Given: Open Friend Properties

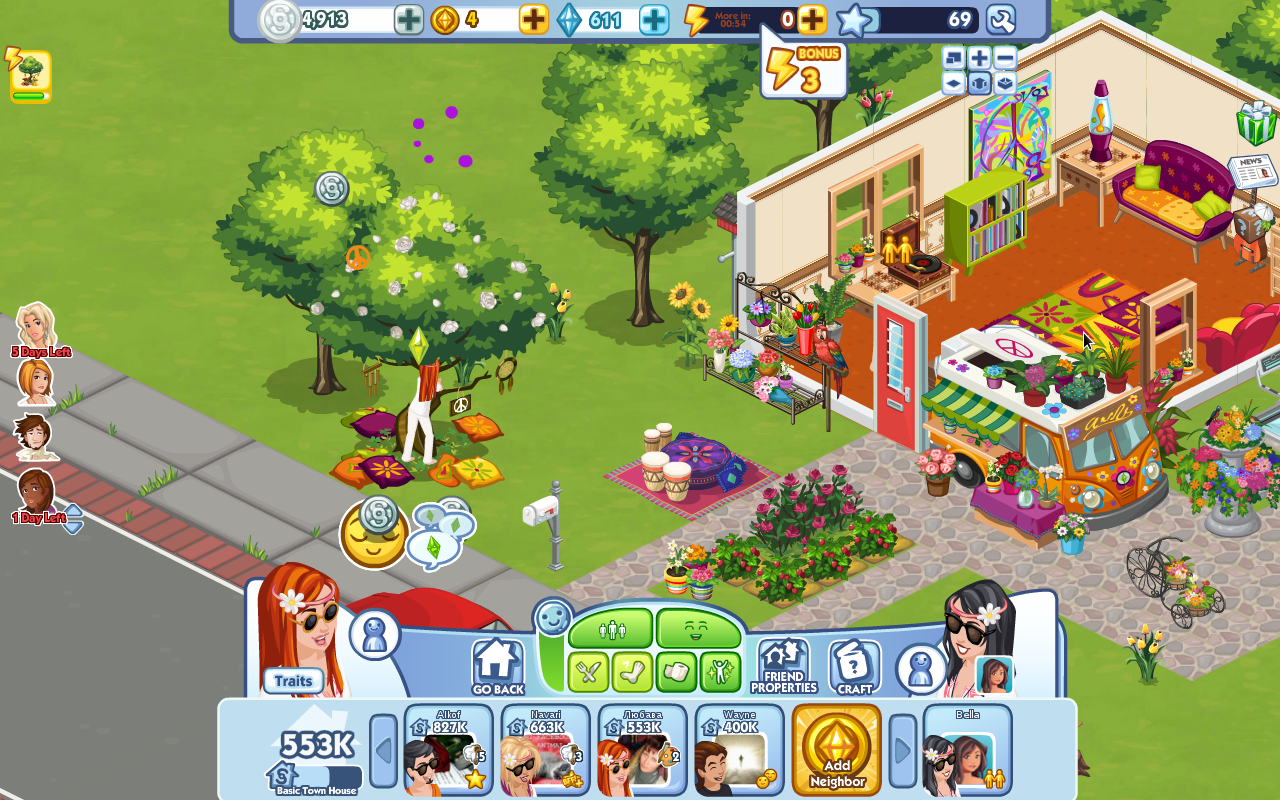Looking at the screenshot, I should coord(783,667).
